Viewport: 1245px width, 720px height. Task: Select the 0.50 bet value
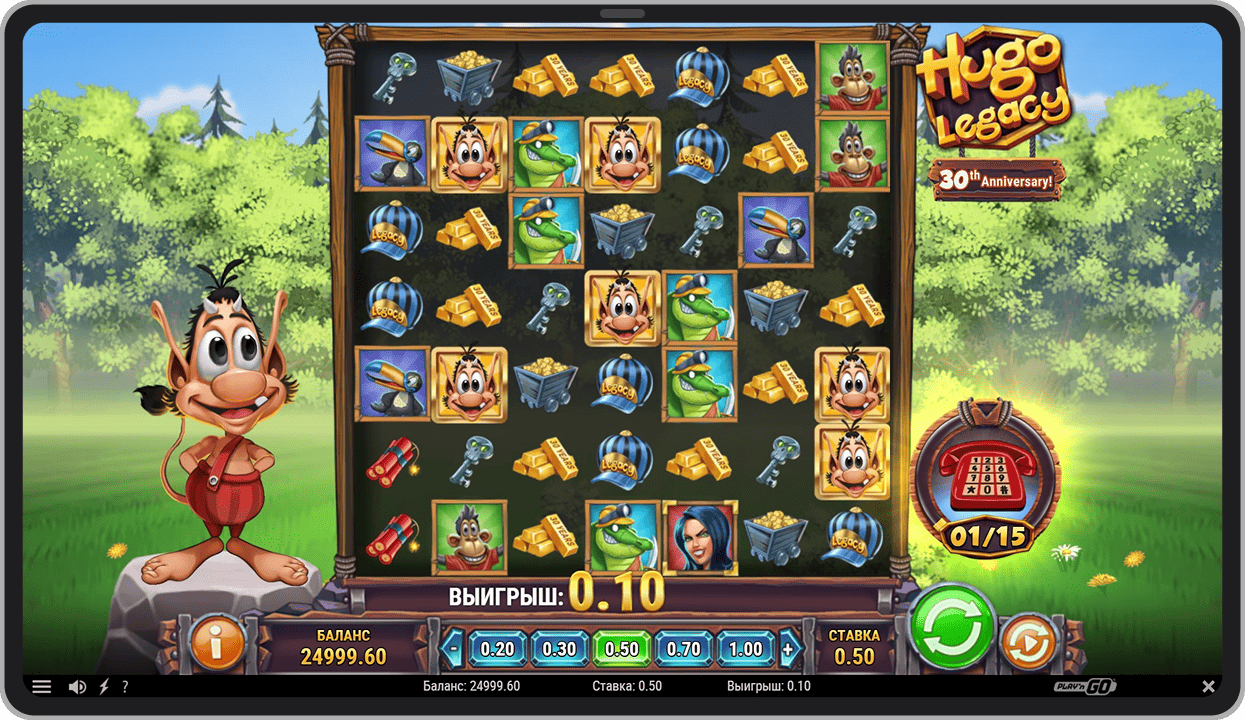(621, 648)
